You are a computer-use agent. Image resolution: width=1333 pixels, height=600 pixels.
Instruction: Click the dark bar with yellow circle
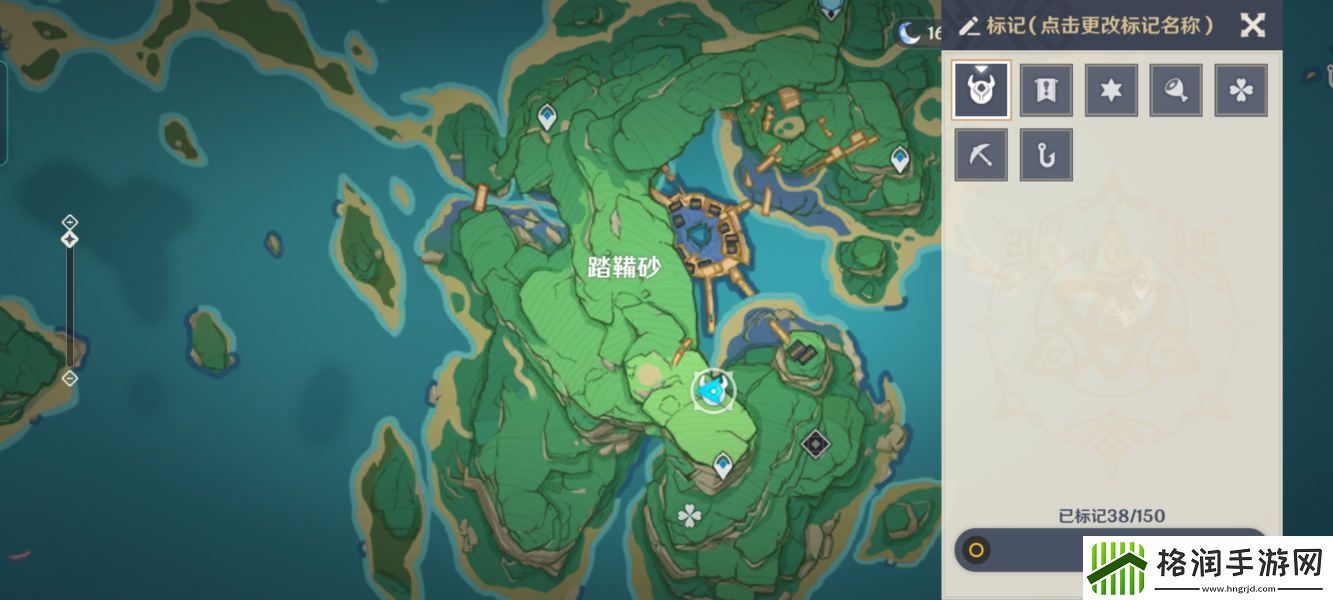coord(1018,549)
